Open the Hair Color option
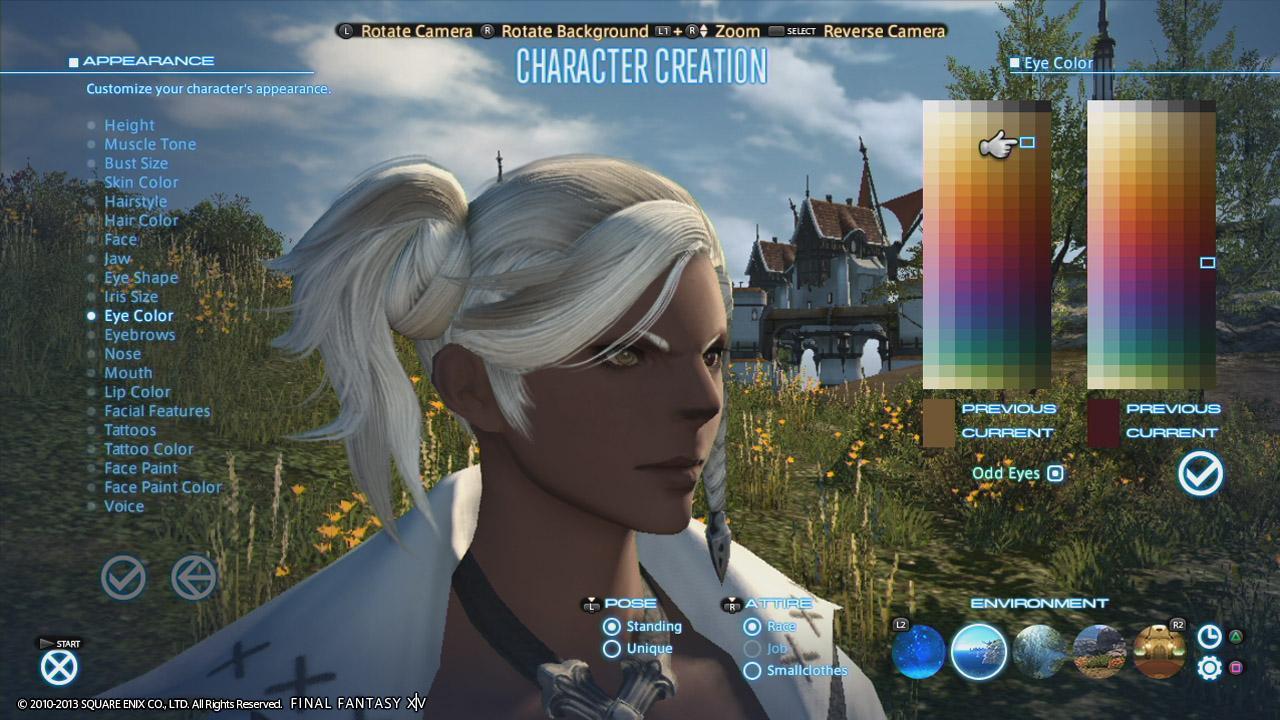This screenshot has width=1280, height=720. pos(141,220)
